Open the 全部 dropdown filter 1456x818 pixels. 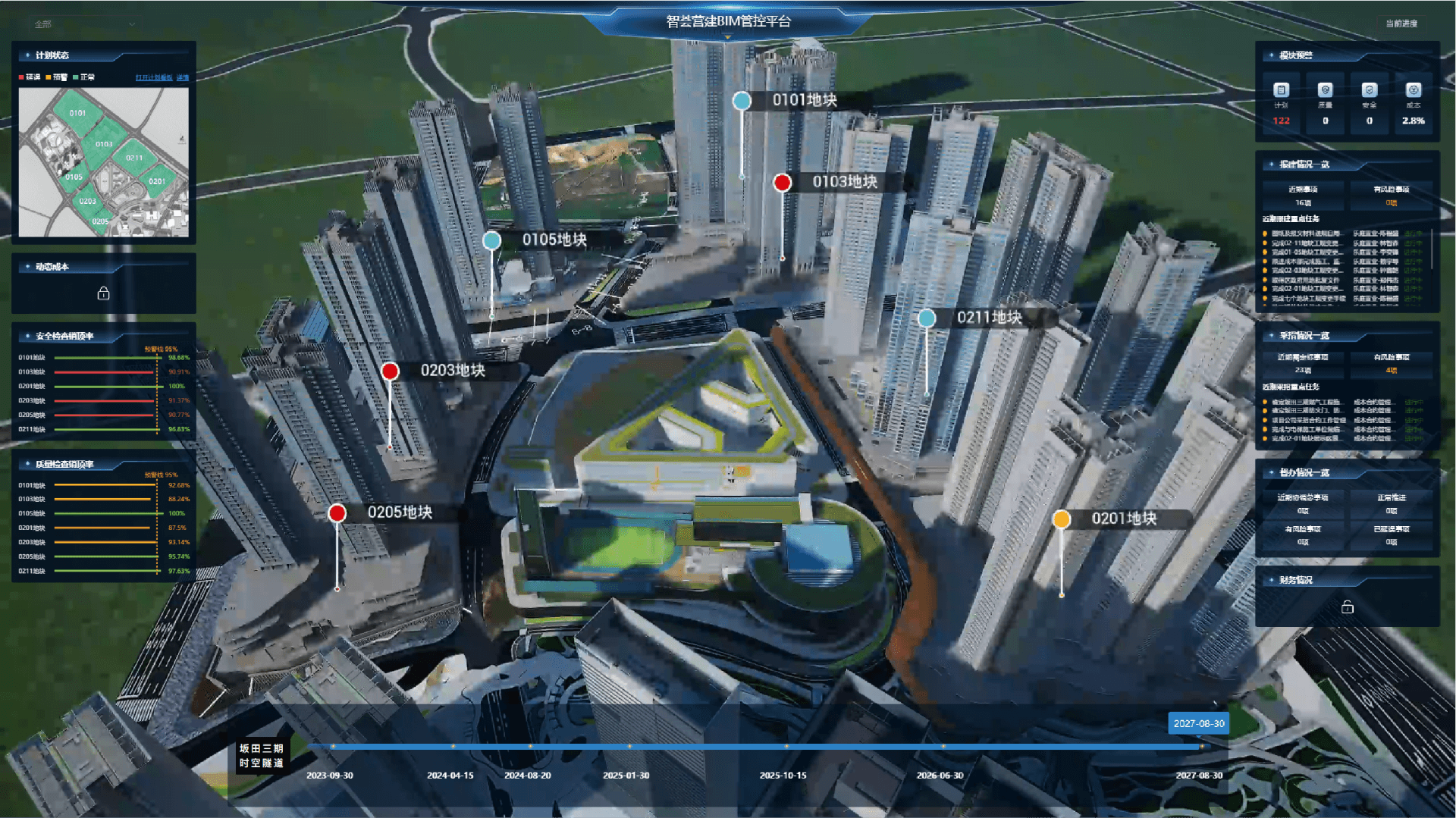83,24
